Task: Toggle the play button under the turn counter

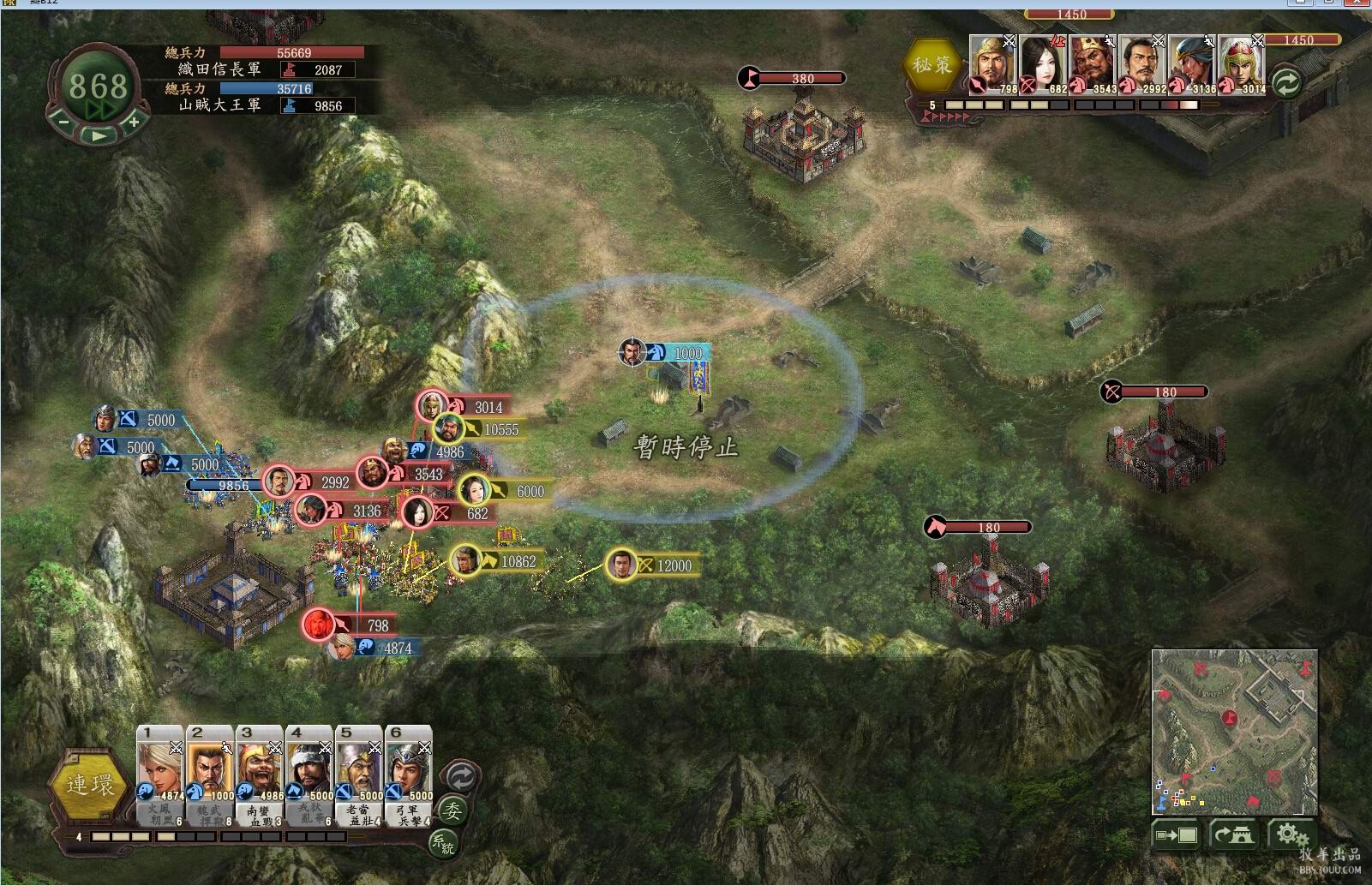Action: (x=99, y=135)
